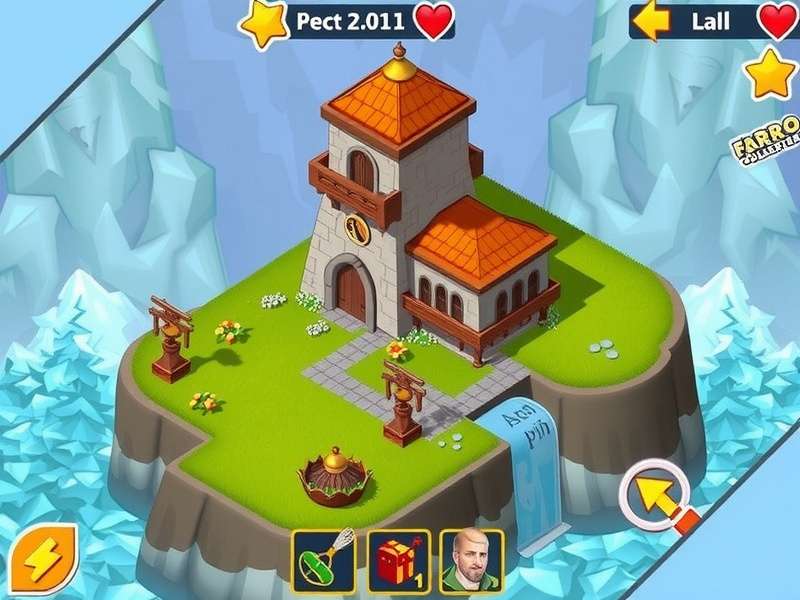Select the bearded character portrait
The image size is (800, 600).
pos(472,562)
